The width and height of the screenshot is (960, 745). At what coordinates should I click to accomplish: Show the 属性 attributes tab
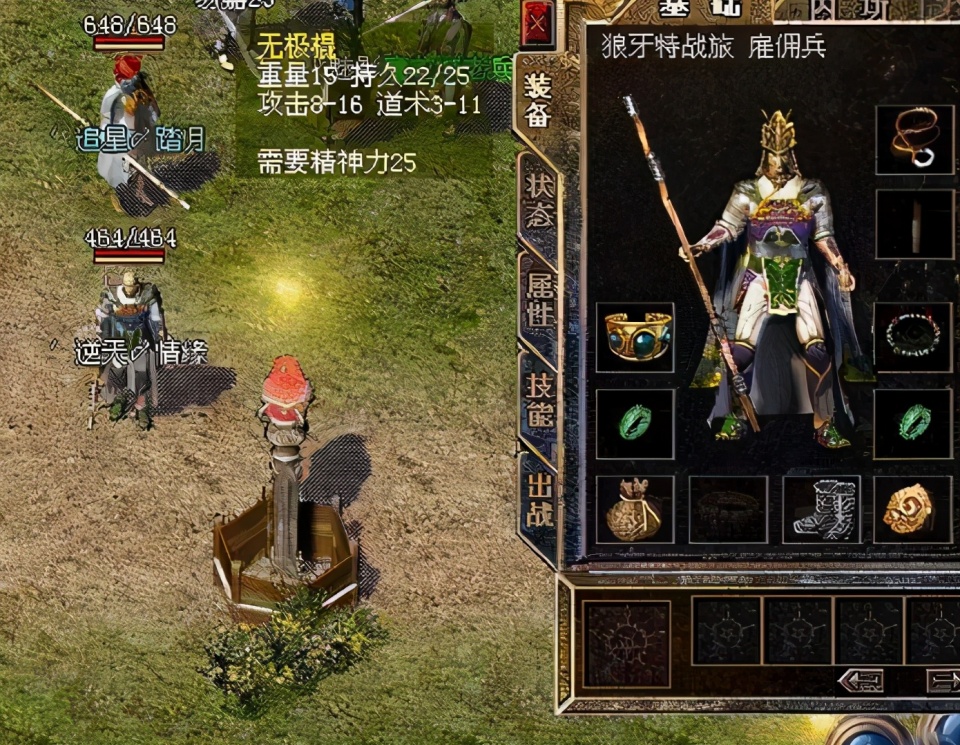coord(539,298)
